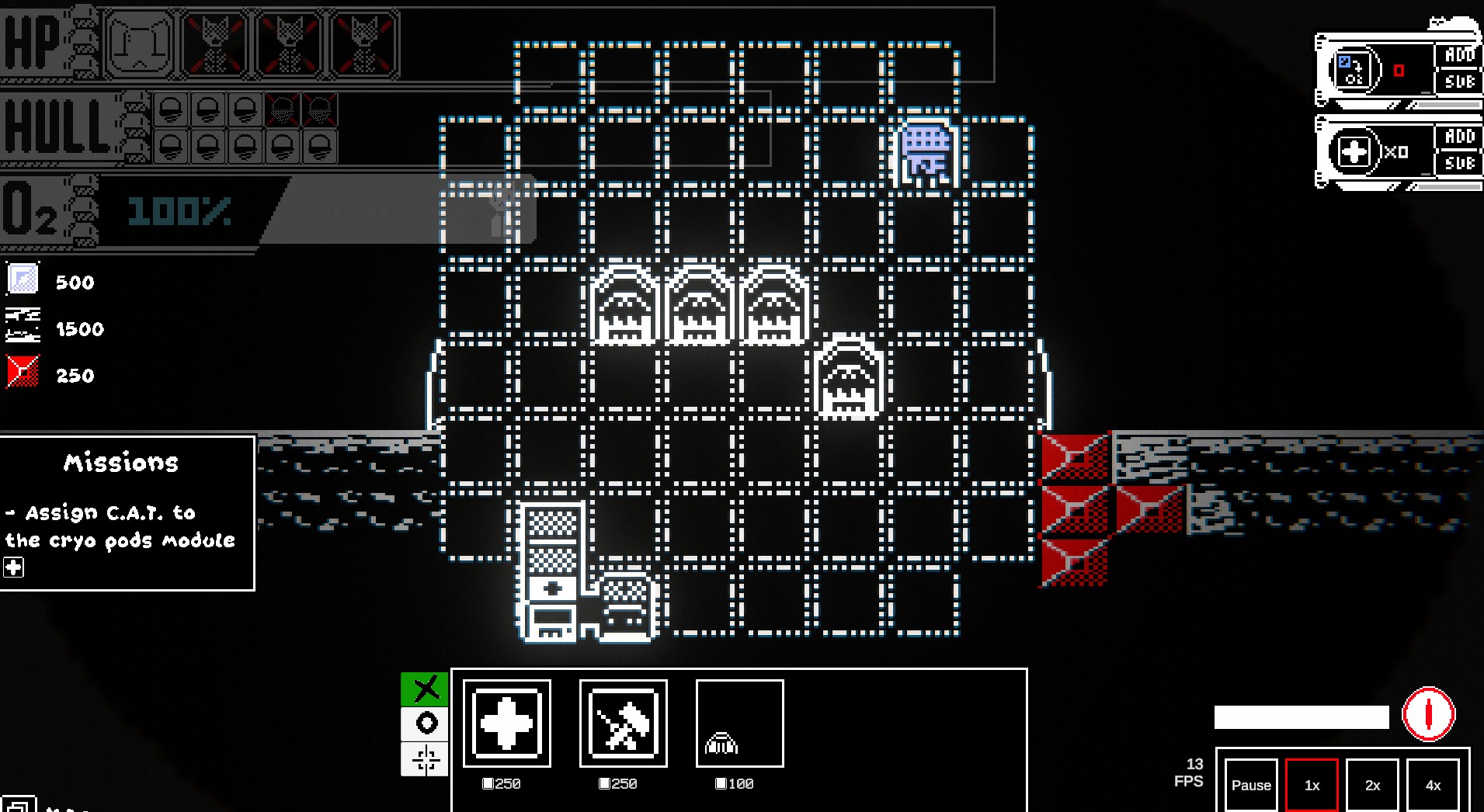This screenshot has width=1484, height=812.
Task: Click SUB on the medkit cross panel
Action: (x=1458, y=163)
